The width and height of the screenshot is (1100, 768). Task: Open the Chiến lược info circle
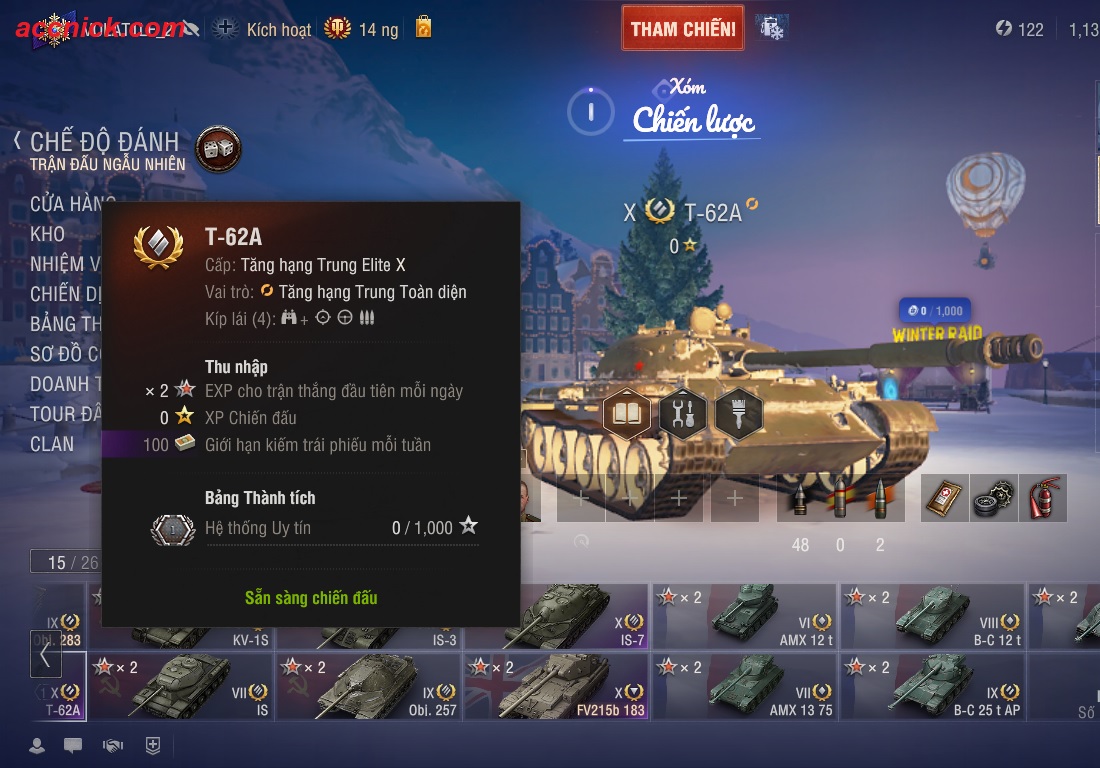pos(590,110)
